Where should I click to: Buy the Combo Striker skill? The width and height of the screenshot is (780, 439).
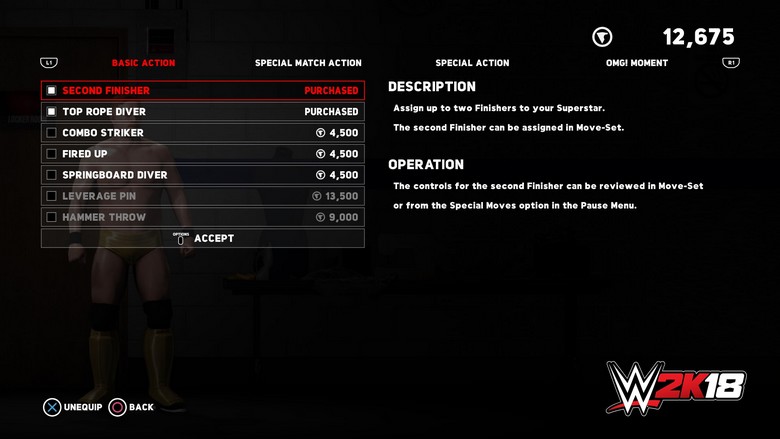click(x=203, y=133)
